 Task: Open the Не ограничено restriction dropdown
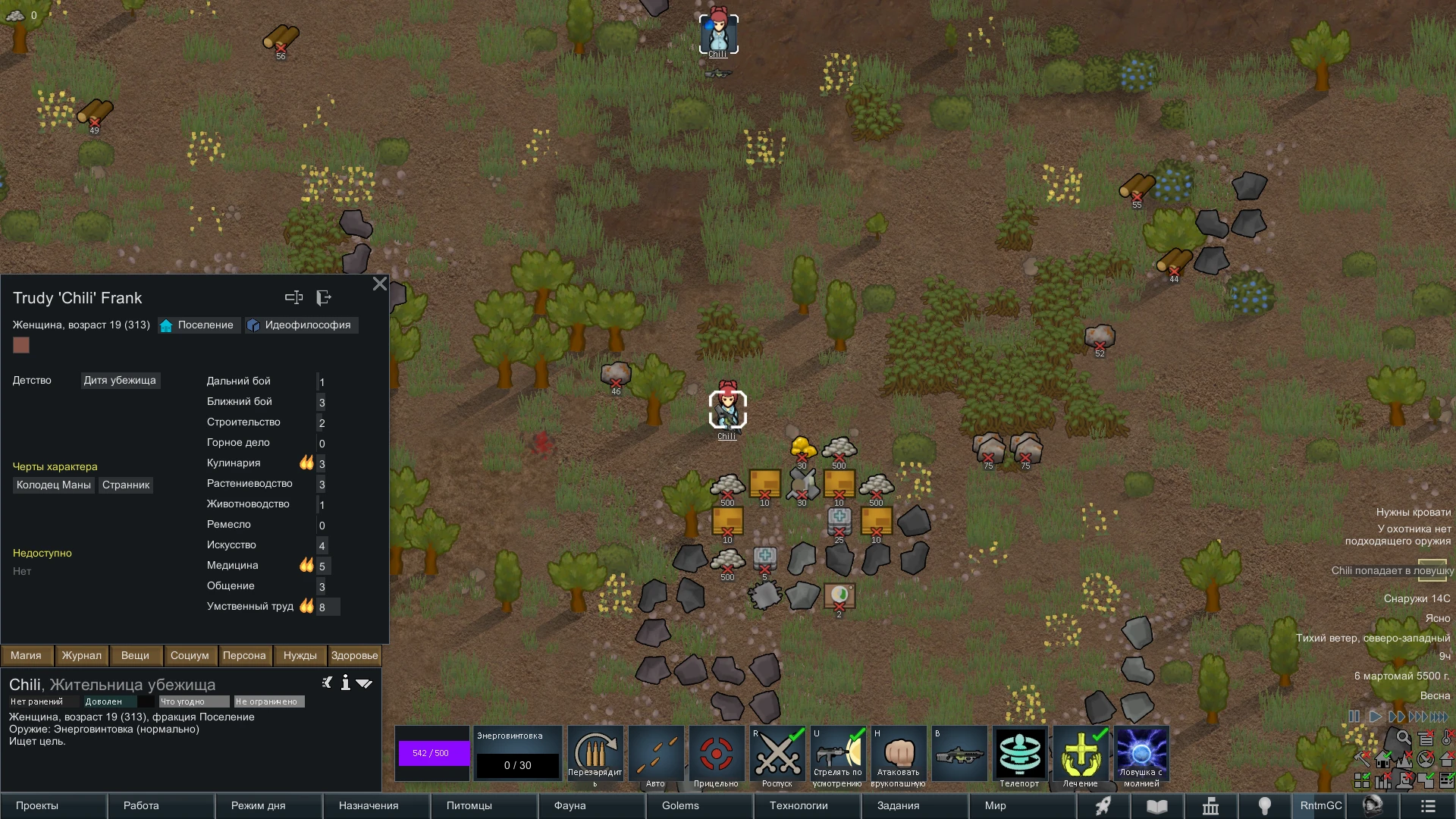click(268, 701)
